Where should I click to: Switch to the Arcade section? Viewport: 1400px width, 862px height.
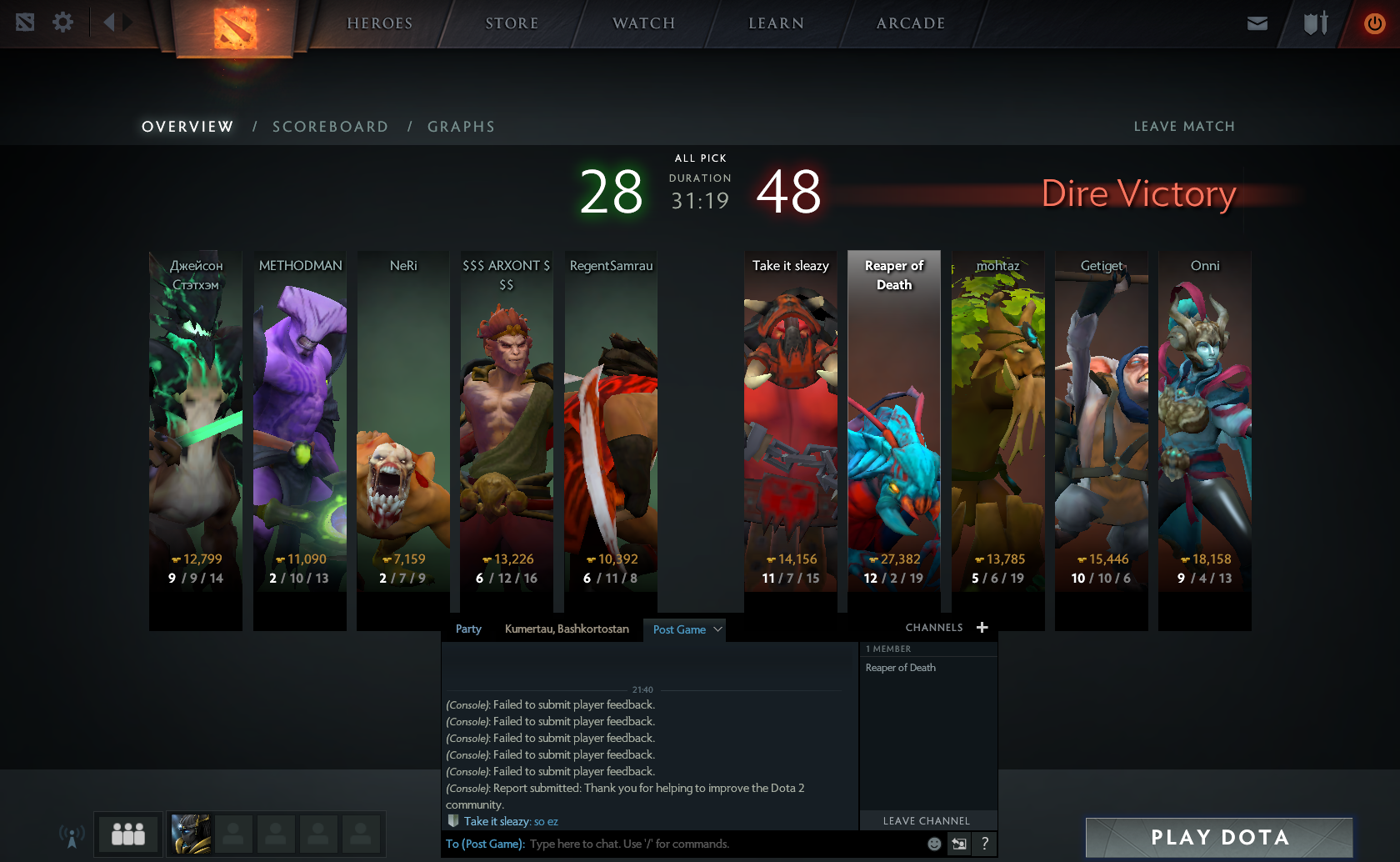point(910,23)
